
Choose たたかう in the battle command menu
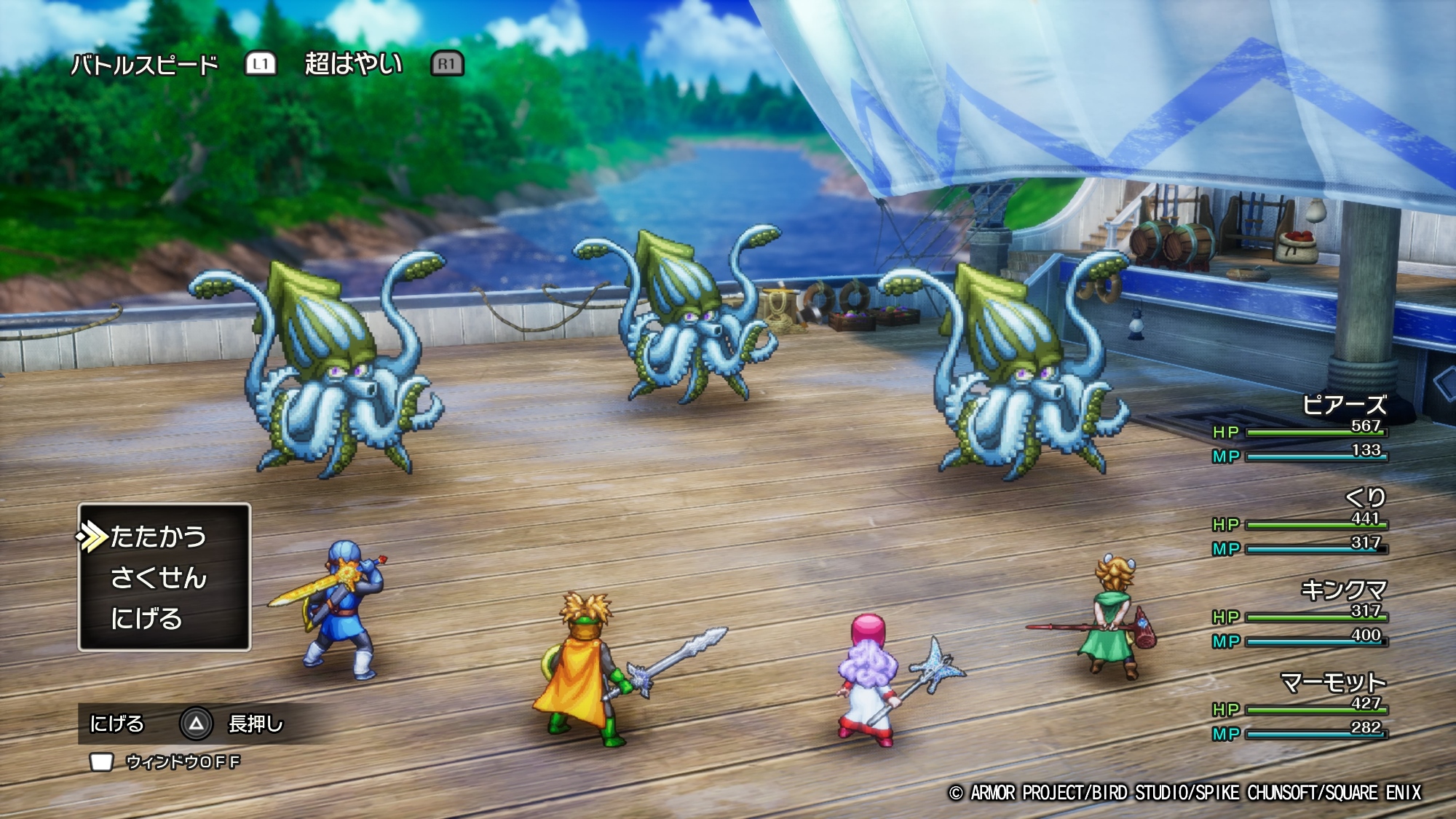coord(158,537)
